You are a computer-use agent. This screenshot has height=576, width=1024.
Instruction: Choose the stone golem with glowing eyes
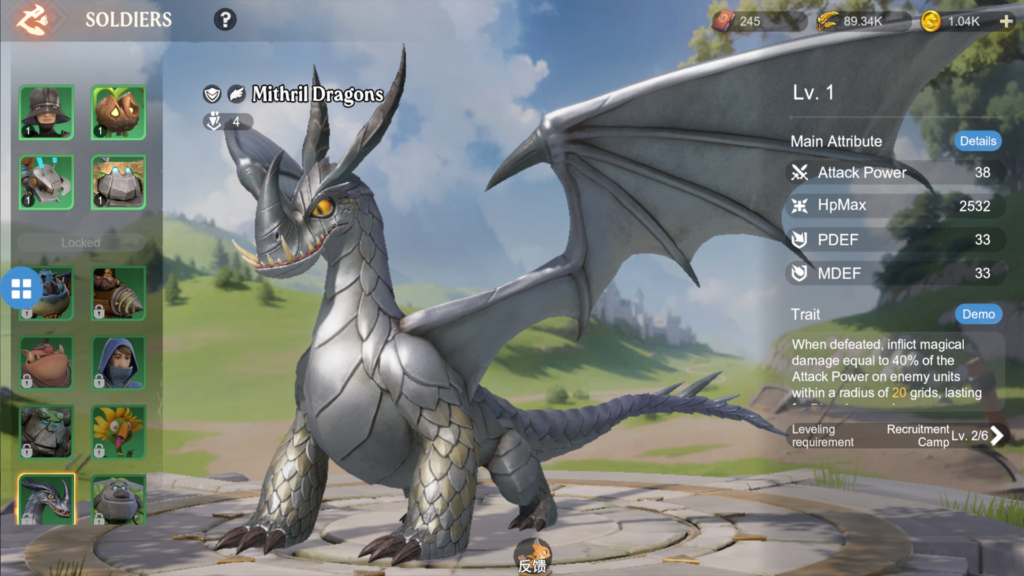pos(119,182)
